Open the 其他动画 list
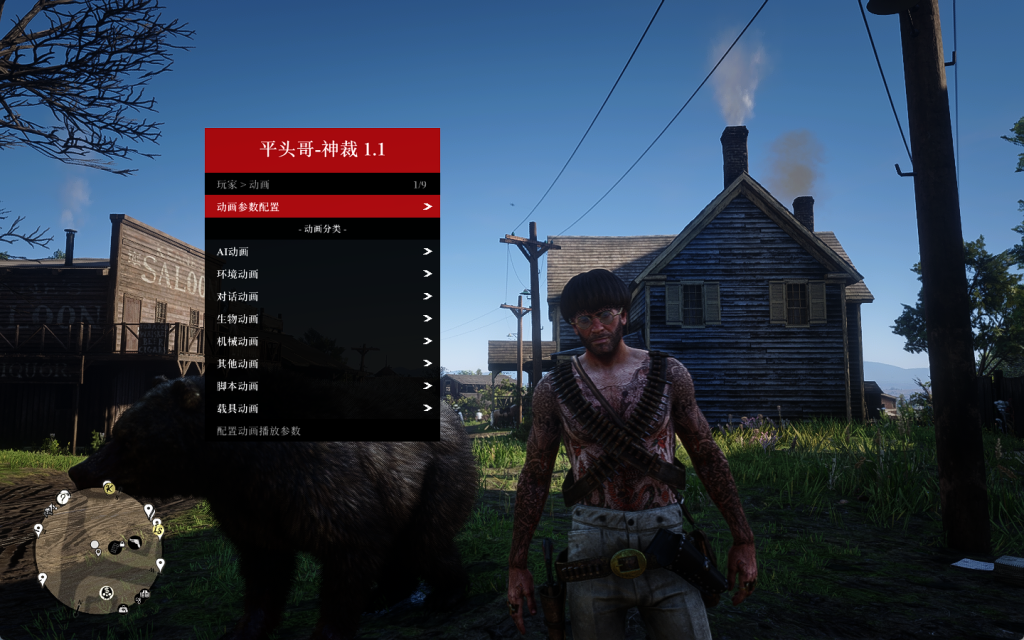 click(322, 364)
